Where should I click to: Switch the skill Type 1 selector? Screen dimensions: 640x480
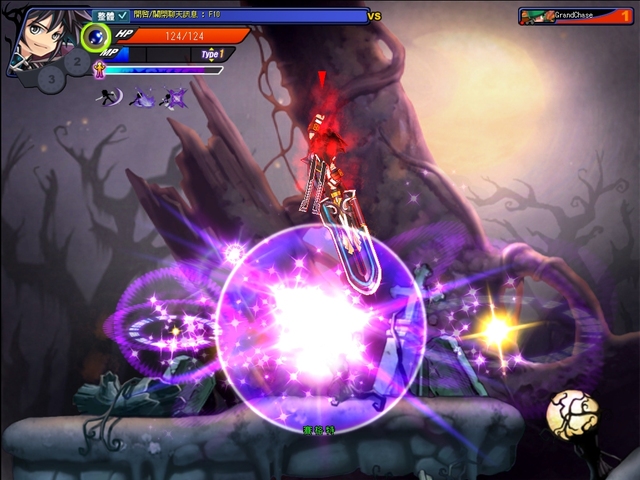click(x=211, y=54)
